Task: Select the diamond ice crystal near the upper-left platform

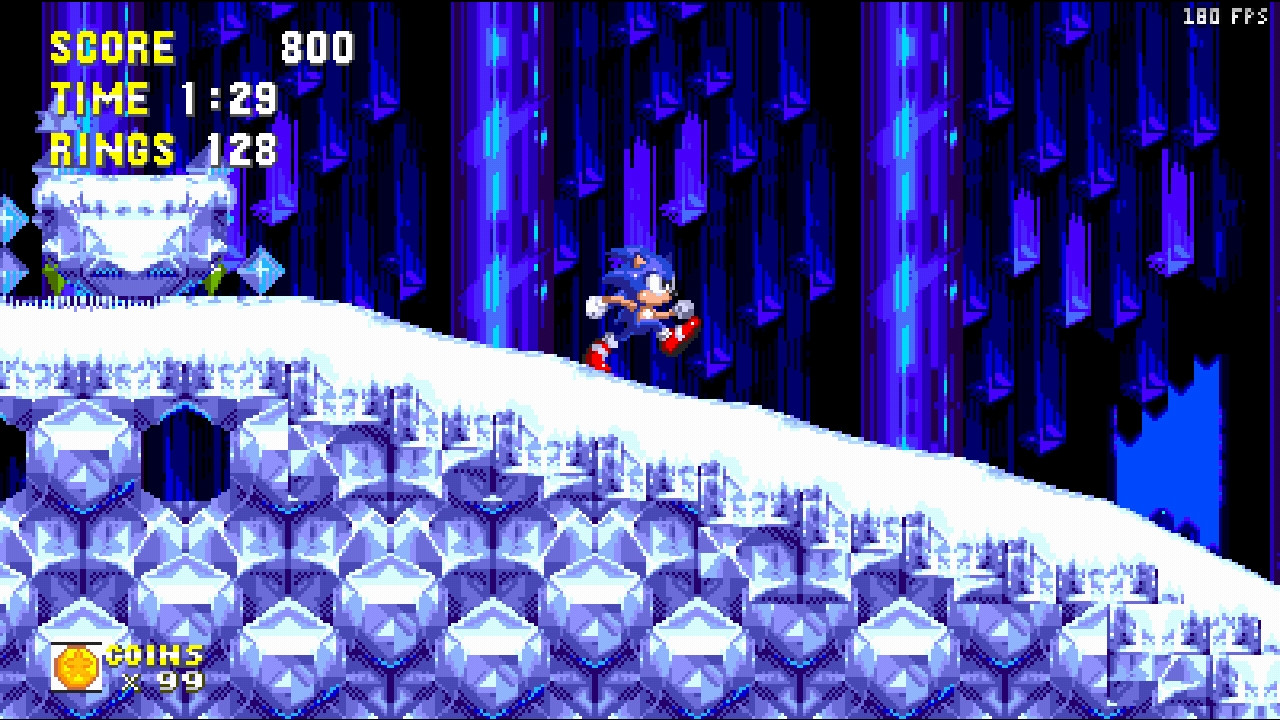Action: point(262,268)
